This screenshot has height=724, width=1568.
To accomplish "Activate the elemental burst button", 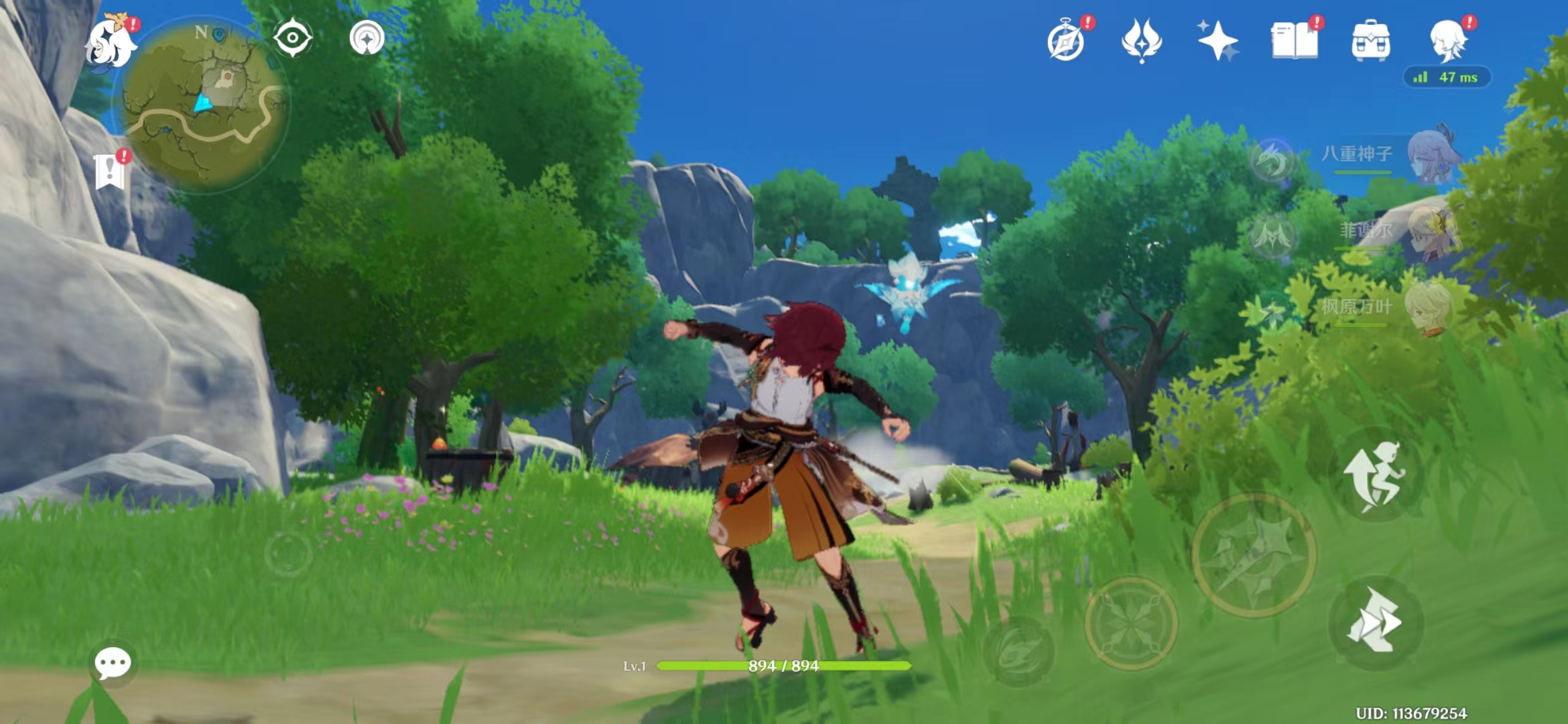I will click(x=1019, y=651).
